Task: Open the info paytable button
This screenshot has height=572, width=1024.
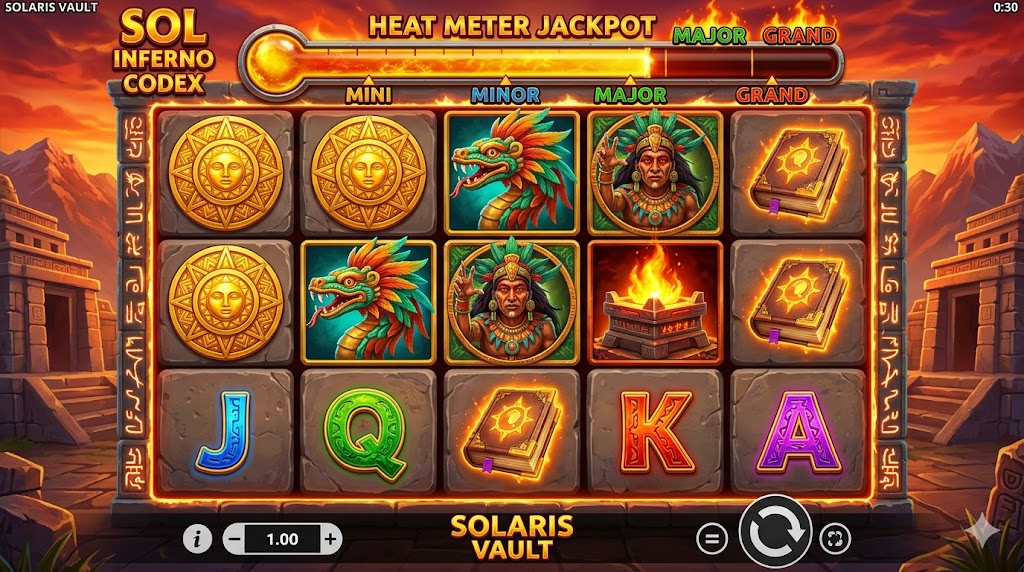Action: 198,539
